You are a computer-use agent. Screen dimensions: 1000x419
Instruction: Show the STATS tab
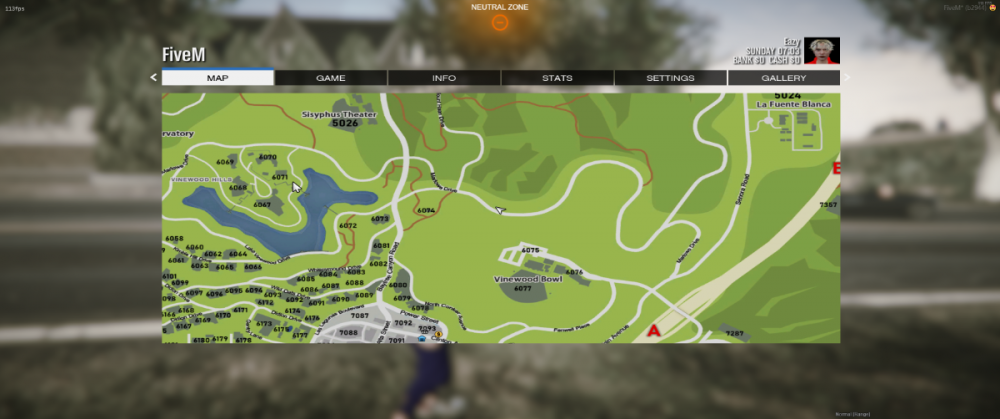557,77
